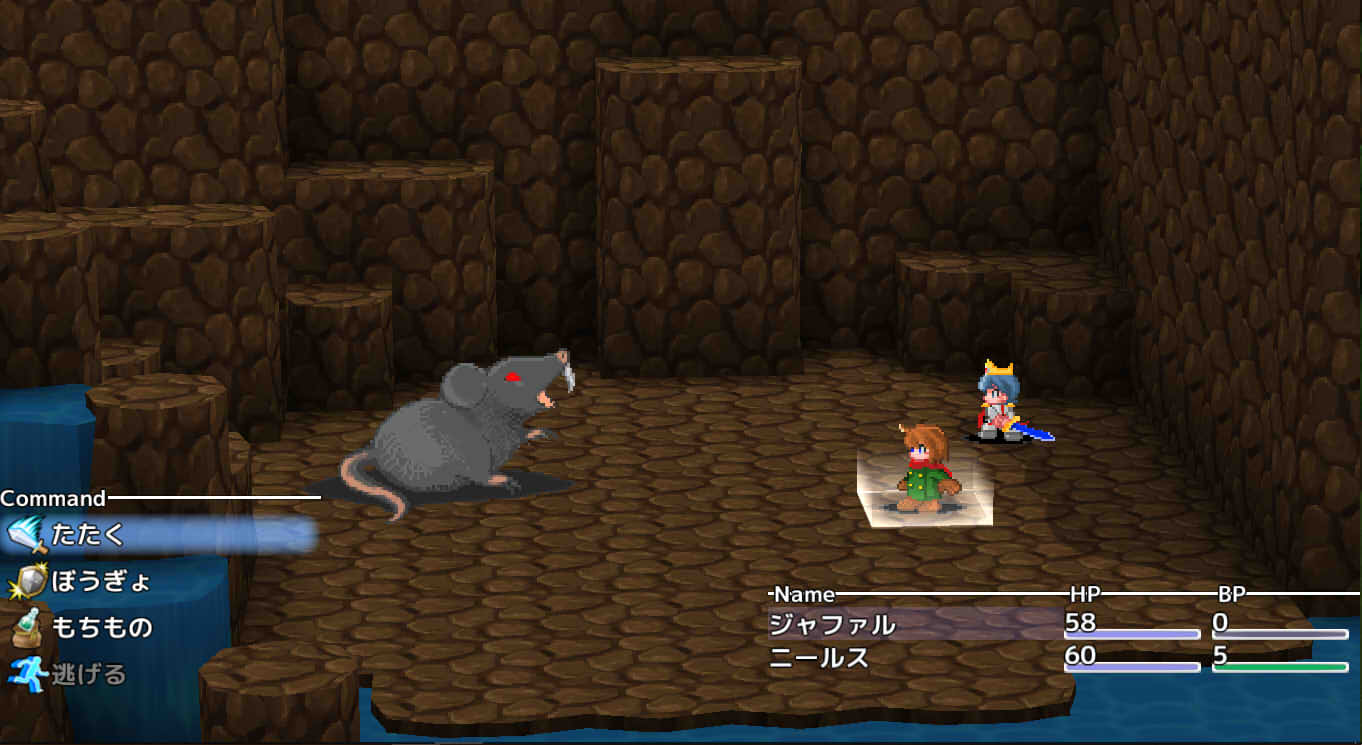Select the たたく attack command
The width and height of the screenshot is (1362, 745).
point(88,535)
